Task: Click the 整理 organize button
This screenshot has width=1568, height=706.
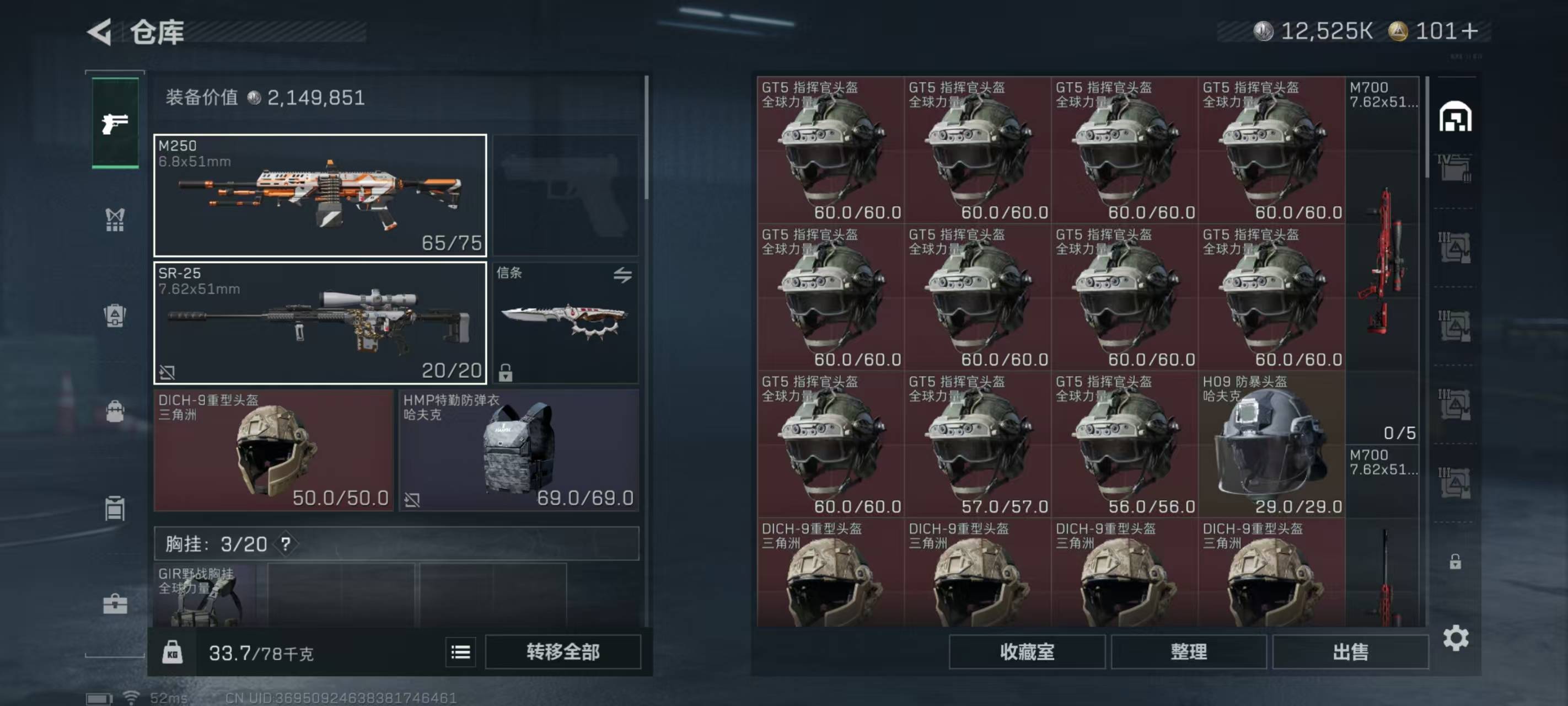Action: click(1188, 652)
